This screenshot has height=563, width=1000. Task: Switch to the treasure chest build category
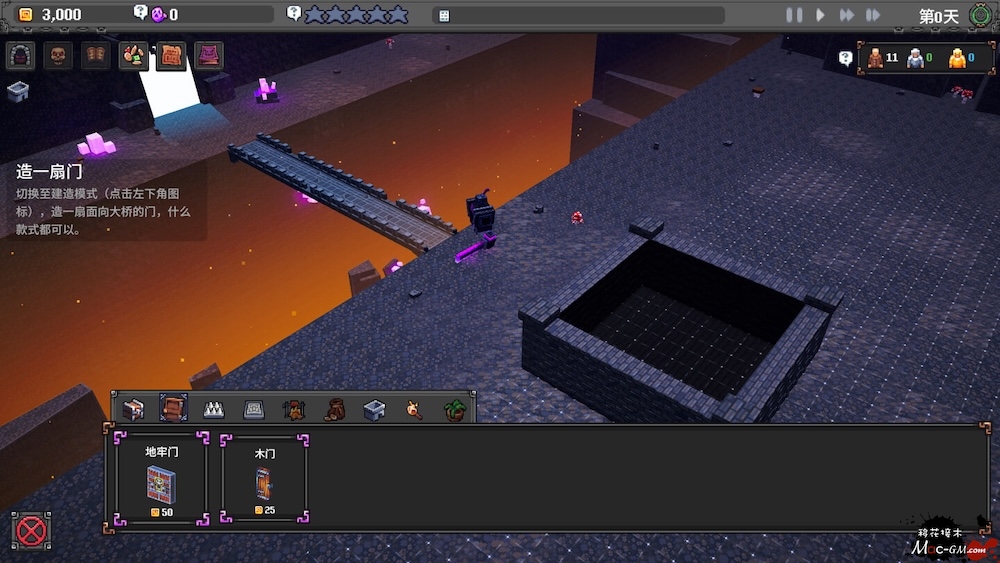pos(133,409)
